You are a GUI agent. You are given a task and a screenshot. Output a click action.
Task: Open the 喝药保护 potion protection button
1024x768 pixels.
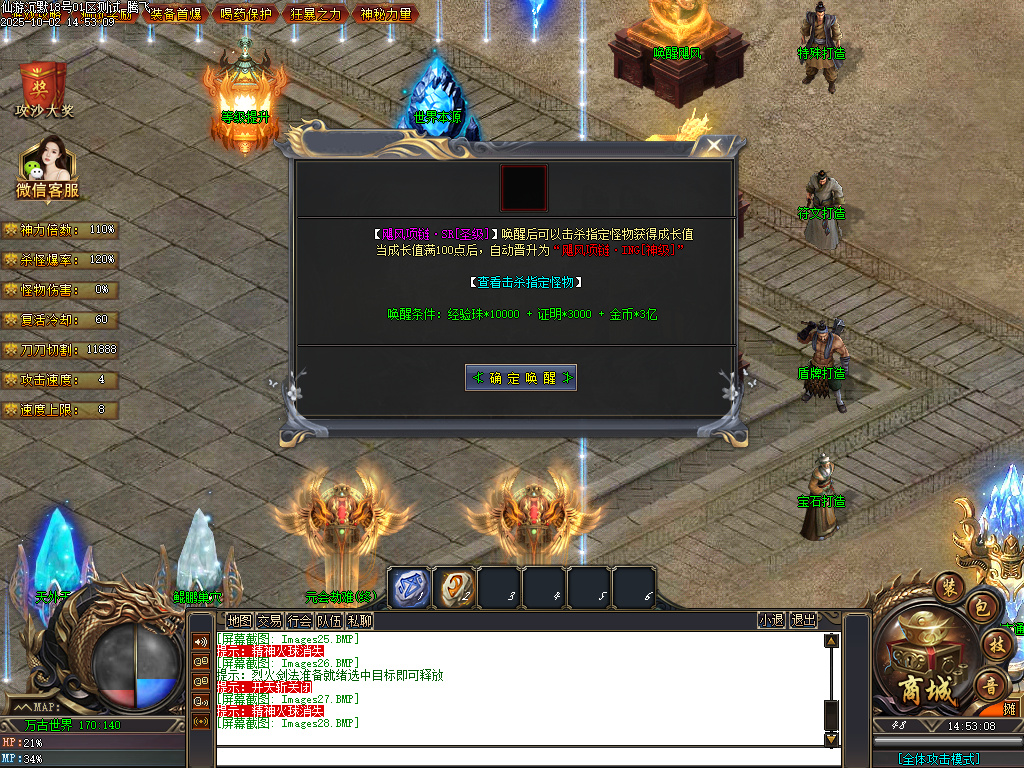[245, 14]
